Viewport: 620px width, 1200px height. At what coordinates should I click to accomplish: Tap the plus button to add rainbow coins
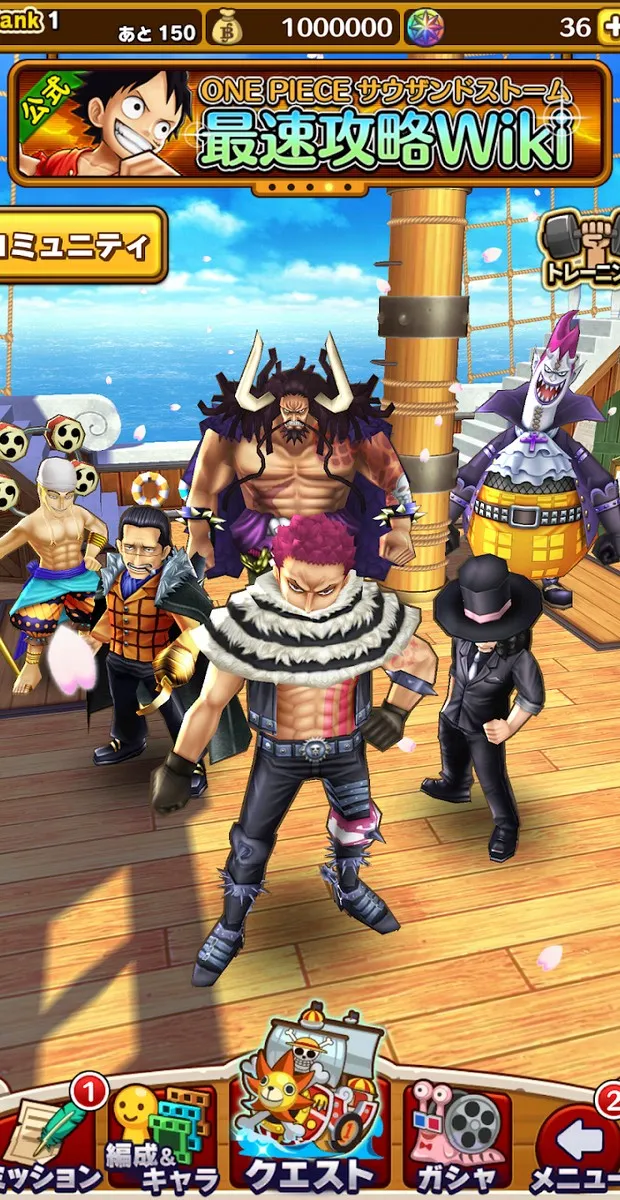coord(608,27)
